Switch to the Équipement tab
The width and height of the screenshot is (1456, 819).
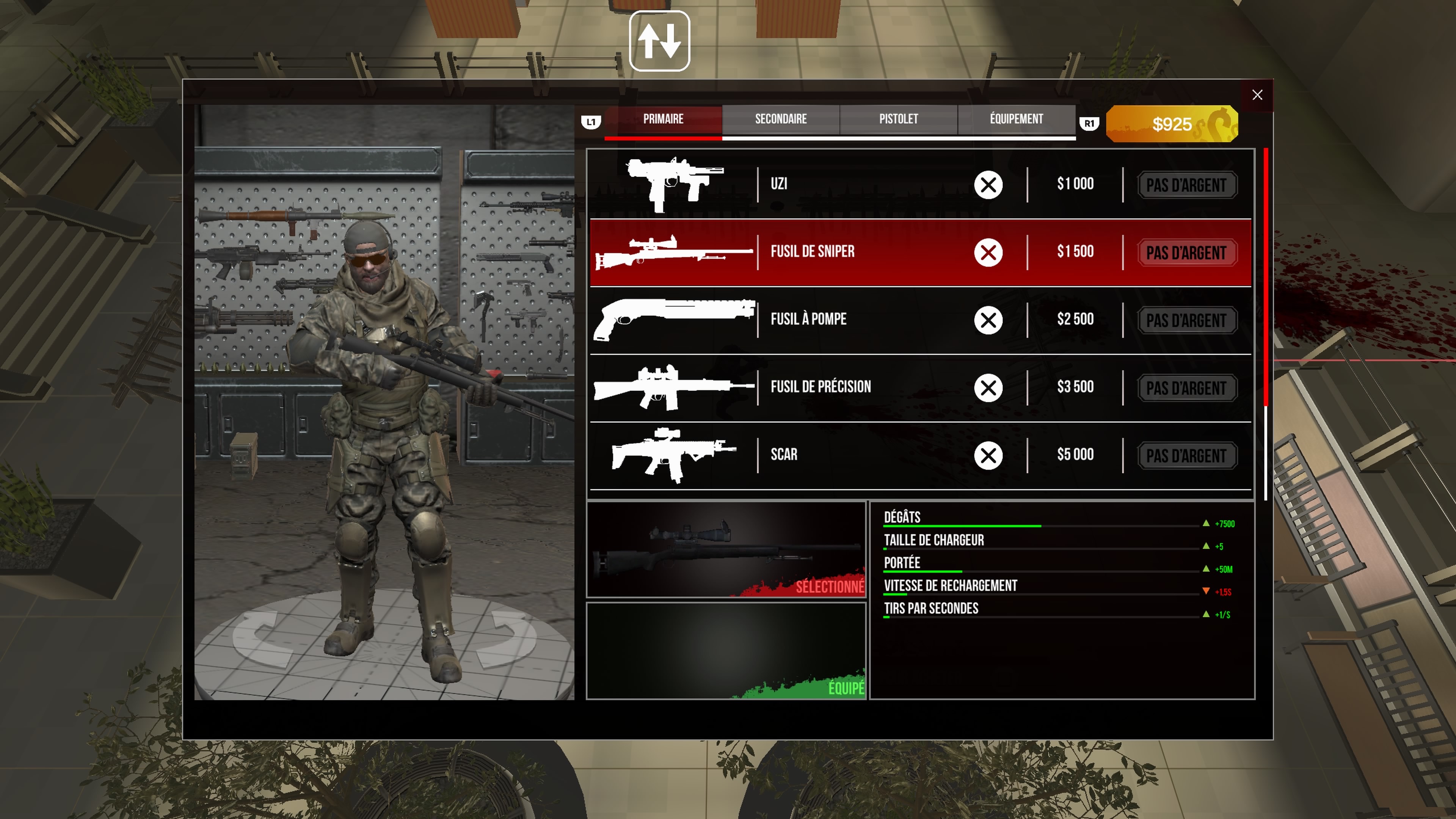(x=1016, y=119)
